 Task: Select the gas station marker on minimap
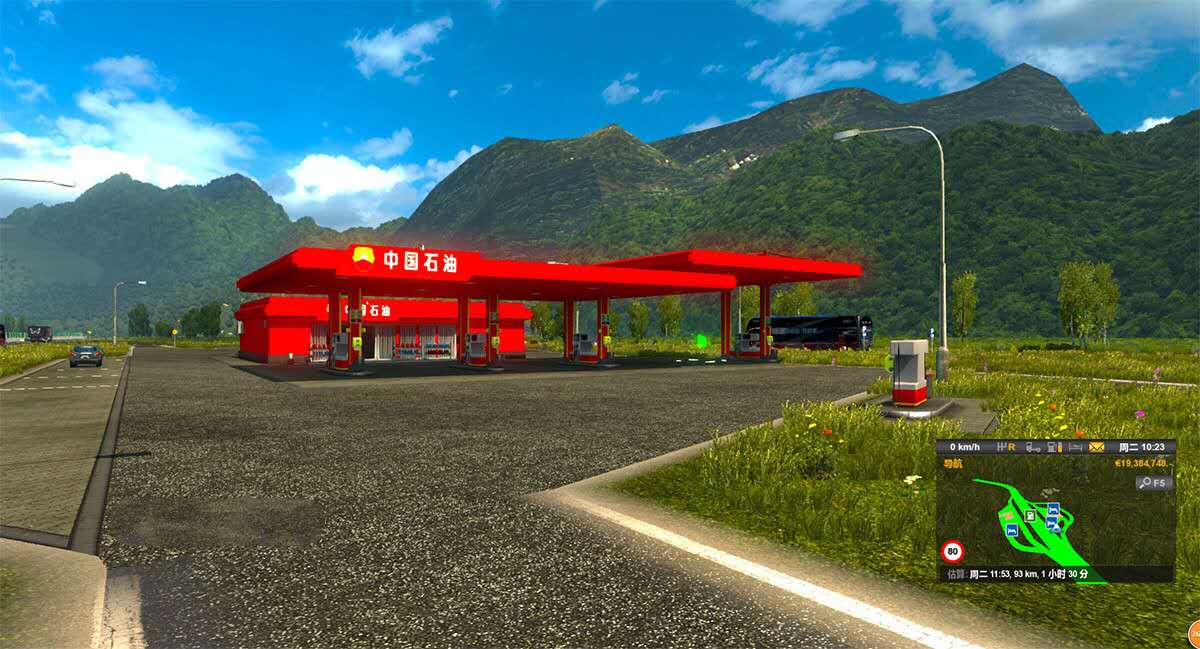pyautogui.click(x=1030, y=515)
